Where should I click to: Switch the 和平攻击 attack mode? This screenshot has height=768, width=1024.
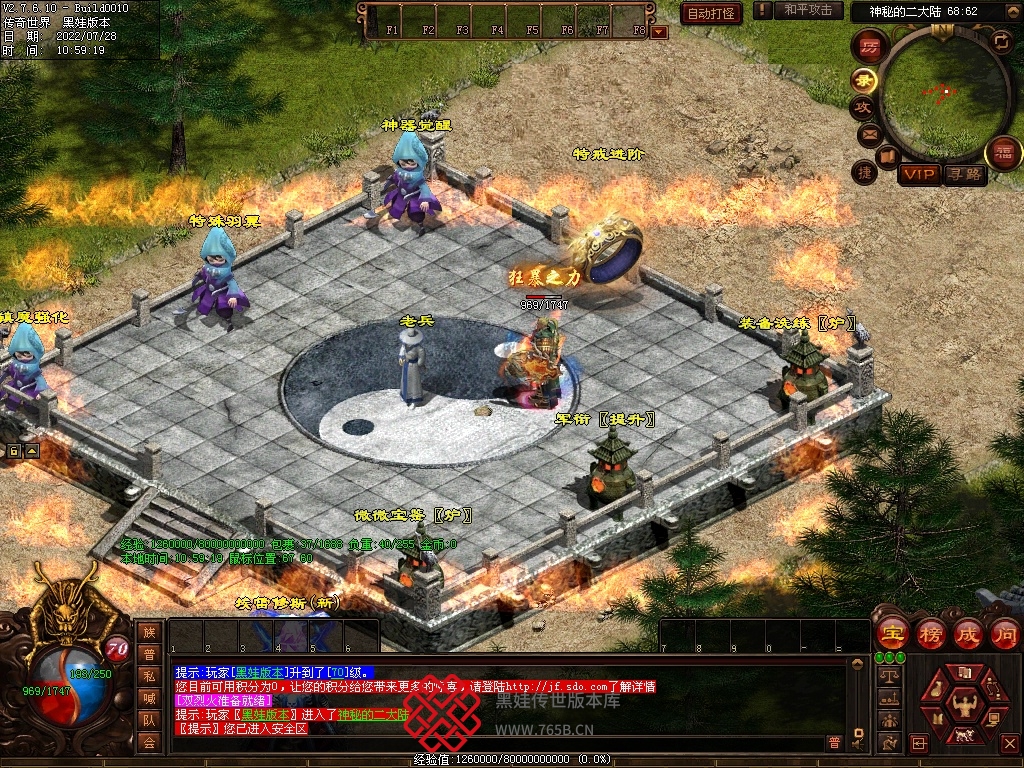[807, 10]
